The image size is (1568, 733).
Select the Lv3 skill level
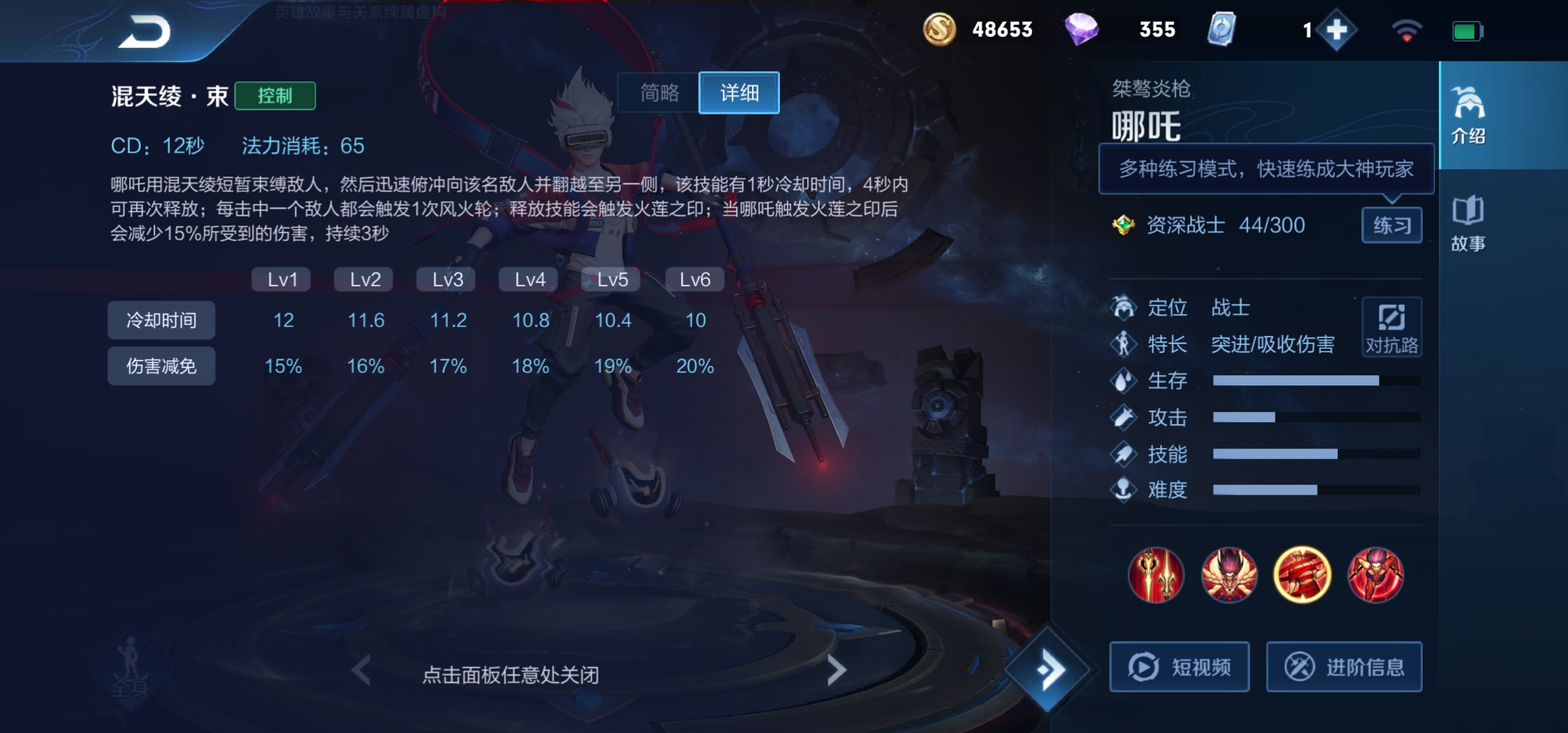pyautogui.click(x=446, y=278)
